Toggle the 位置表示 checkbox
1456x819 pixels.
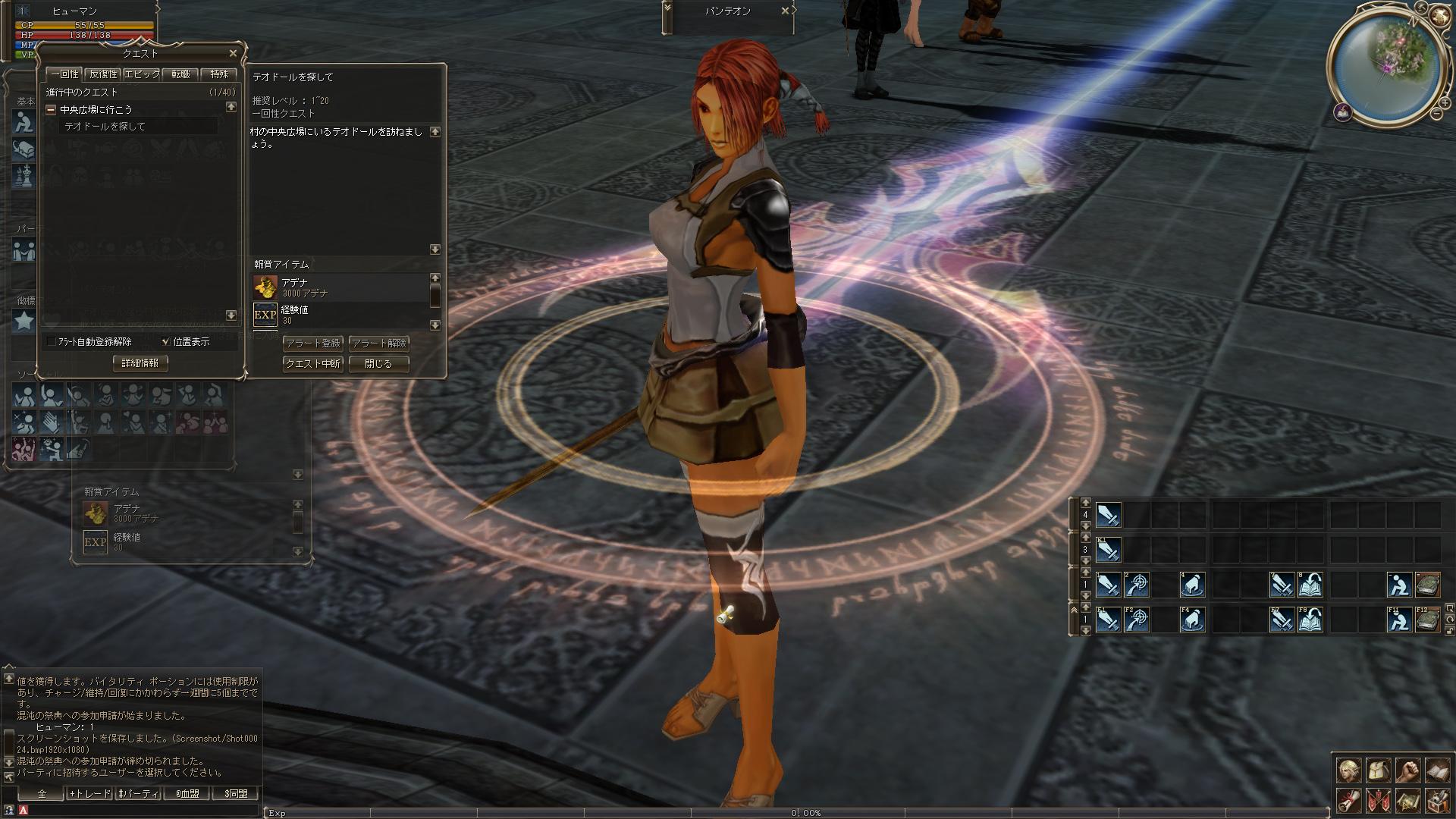coord(166,342)
